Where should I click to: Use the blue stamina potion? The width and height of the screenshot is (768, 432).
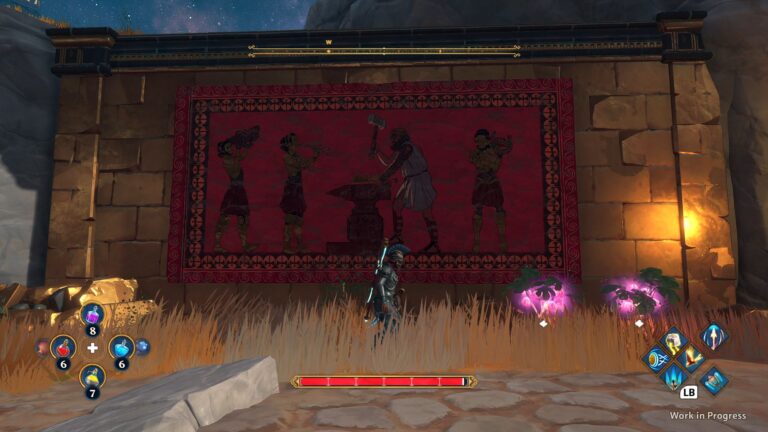tap(121, 348)
